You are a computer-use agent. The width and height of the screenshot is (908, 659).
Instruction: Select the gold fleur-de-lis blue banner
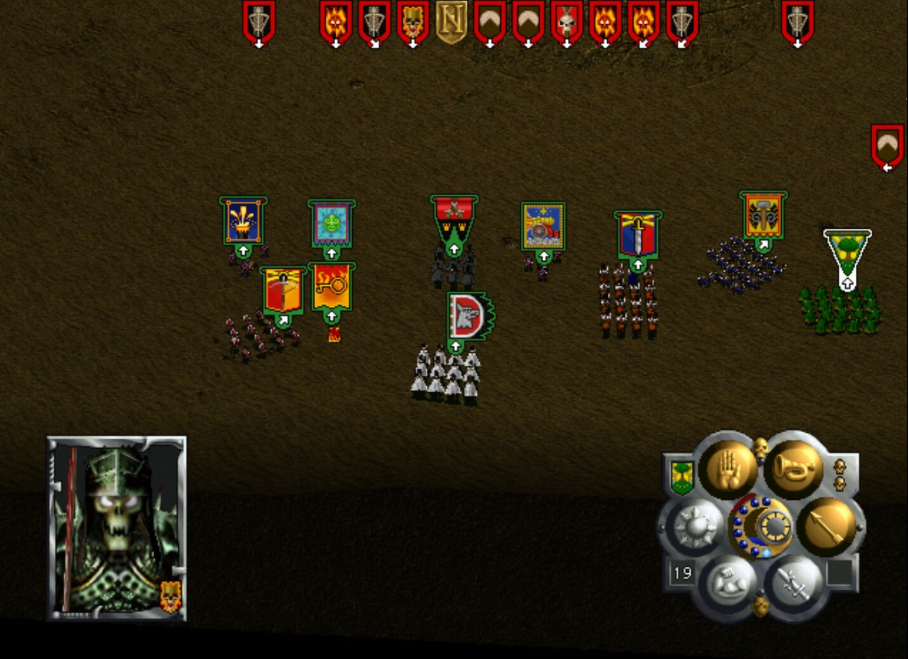(243, 221)
